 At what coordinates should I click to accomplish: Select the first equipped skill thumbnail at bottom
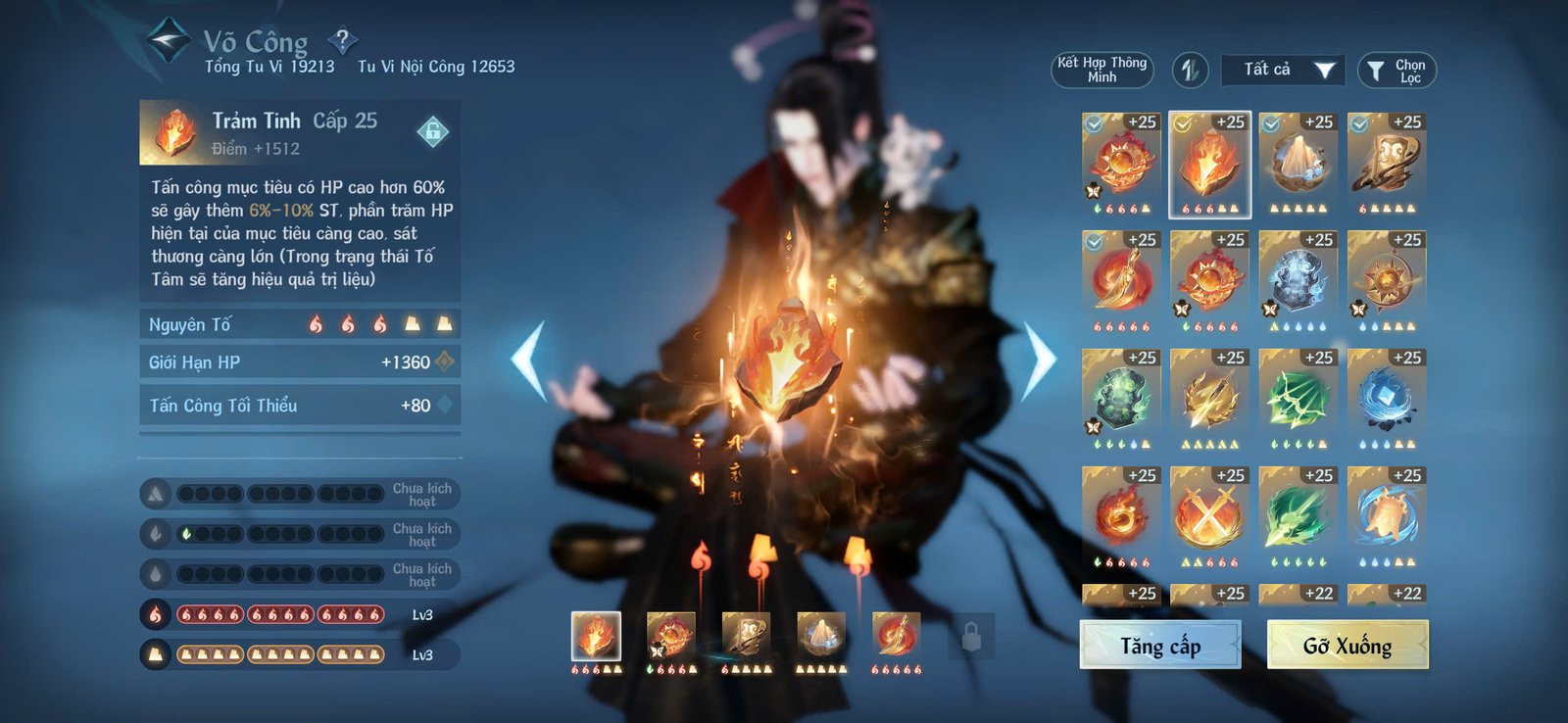pyautogui.click(x=595, y=638)
